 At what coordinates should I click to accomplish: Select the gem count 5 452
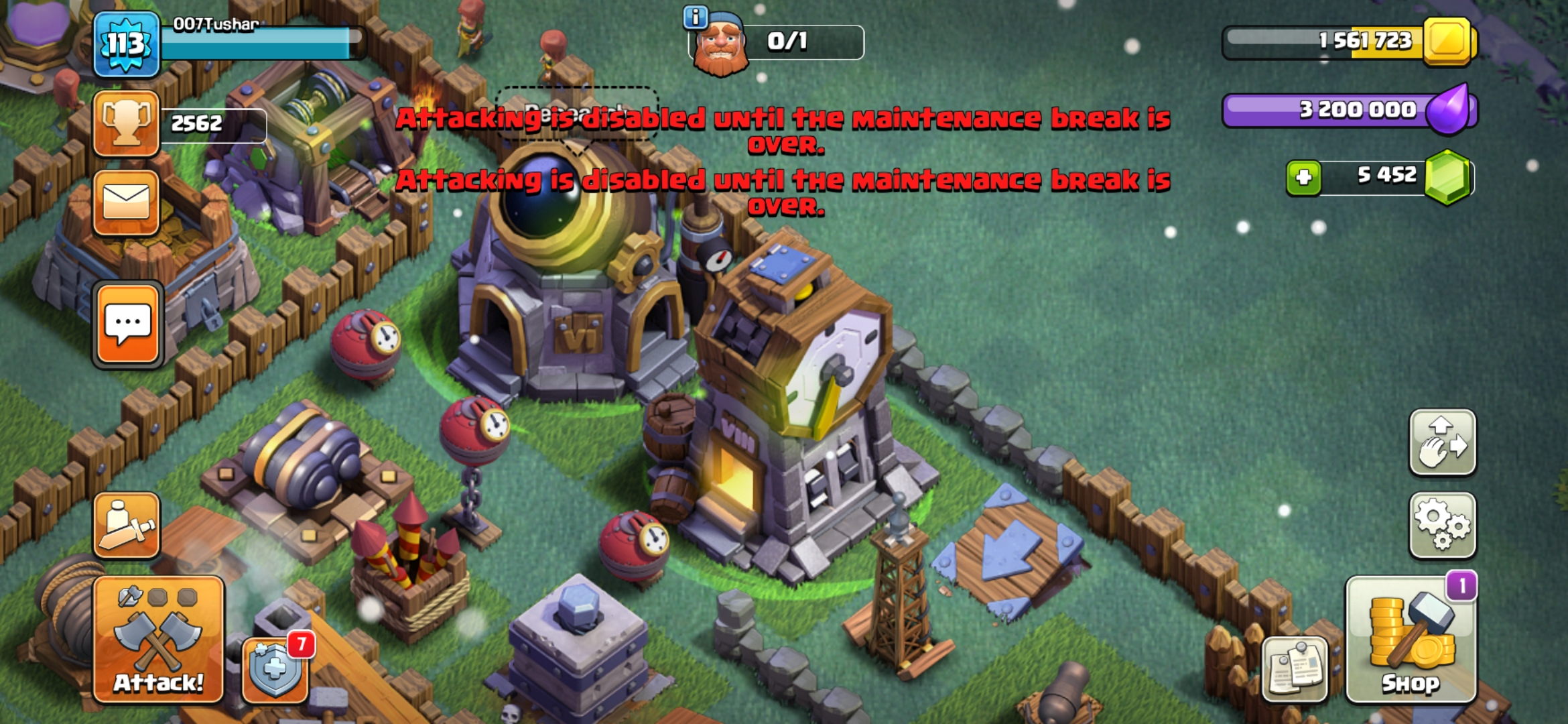[1387, 175]
